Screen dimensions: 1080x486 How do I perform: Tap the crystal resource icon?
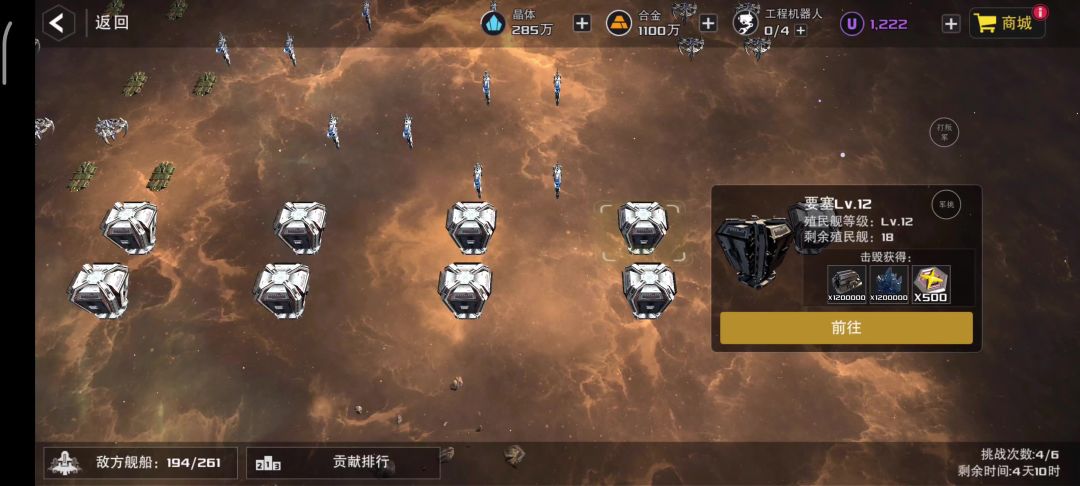tap(493, 23)
